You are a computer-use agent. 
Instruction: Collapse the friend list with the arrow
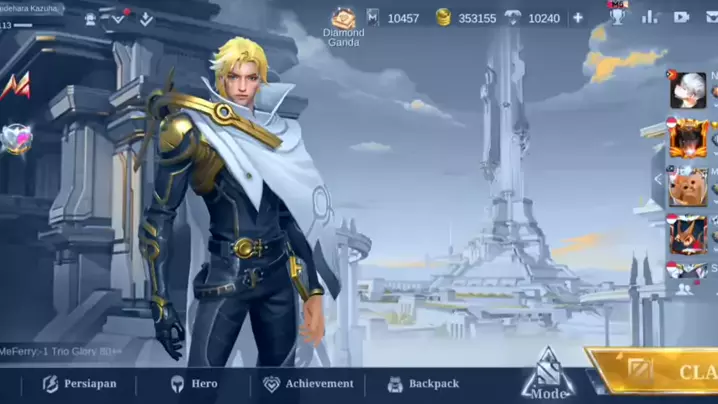(658, 180)
